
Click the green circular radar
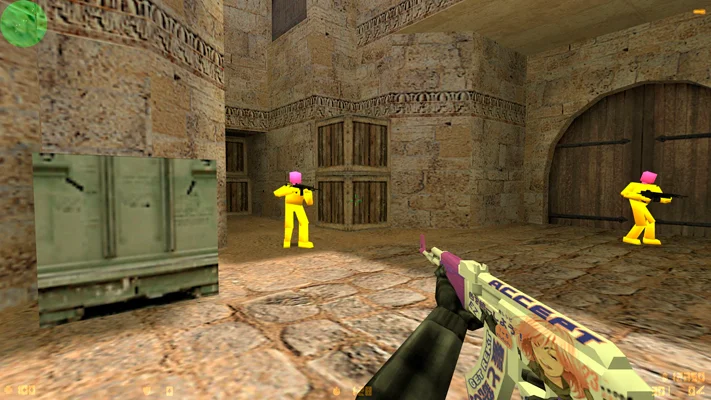tap(23, 23)
